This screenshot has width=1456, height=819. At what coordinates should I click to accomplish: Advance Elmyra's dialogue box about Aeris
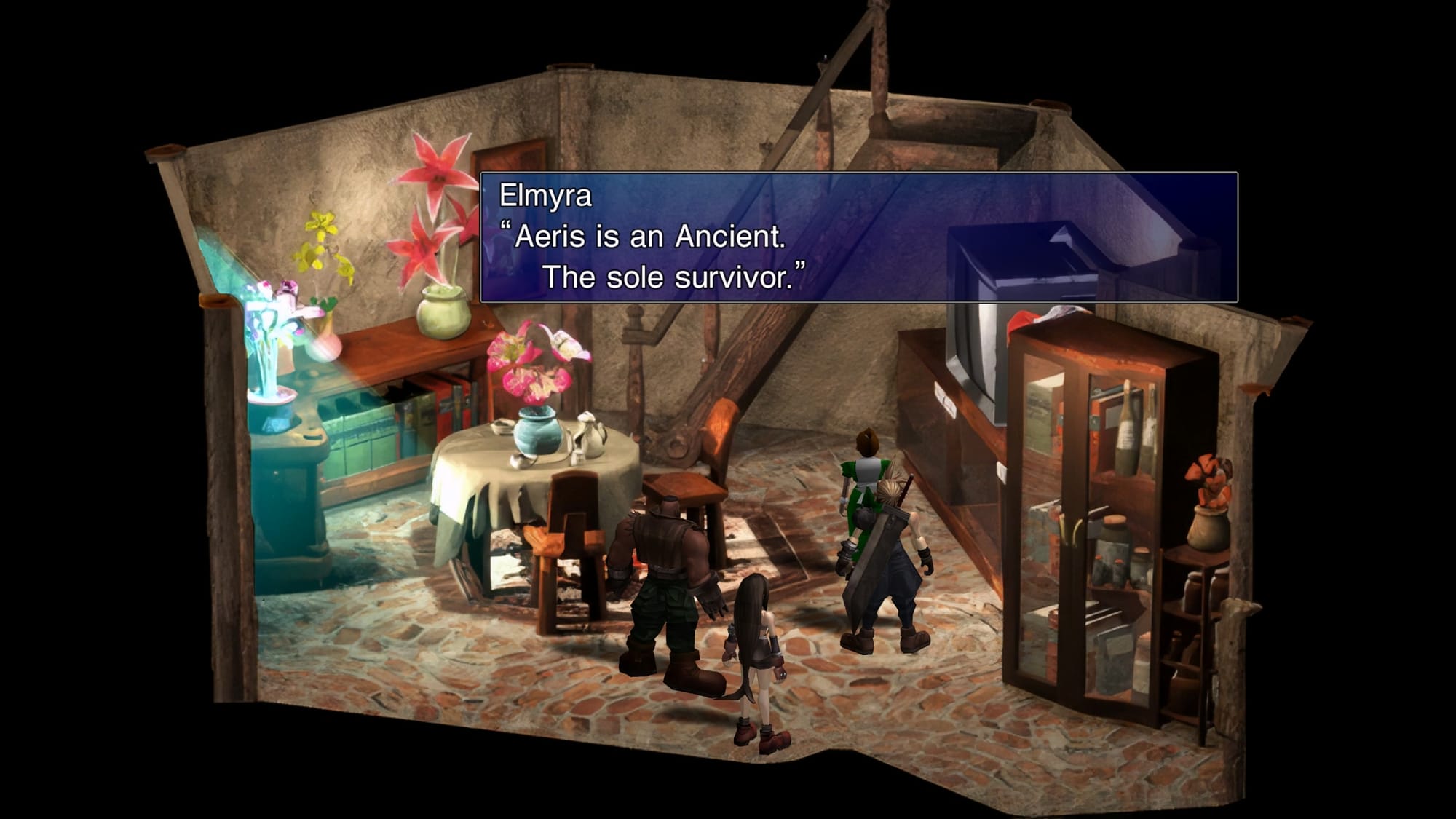[858, 237]
